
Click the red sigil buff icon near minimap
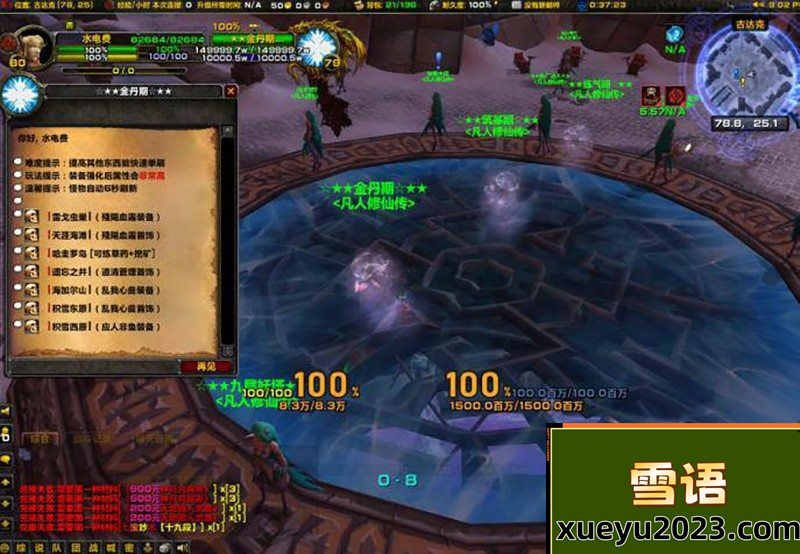676,95
